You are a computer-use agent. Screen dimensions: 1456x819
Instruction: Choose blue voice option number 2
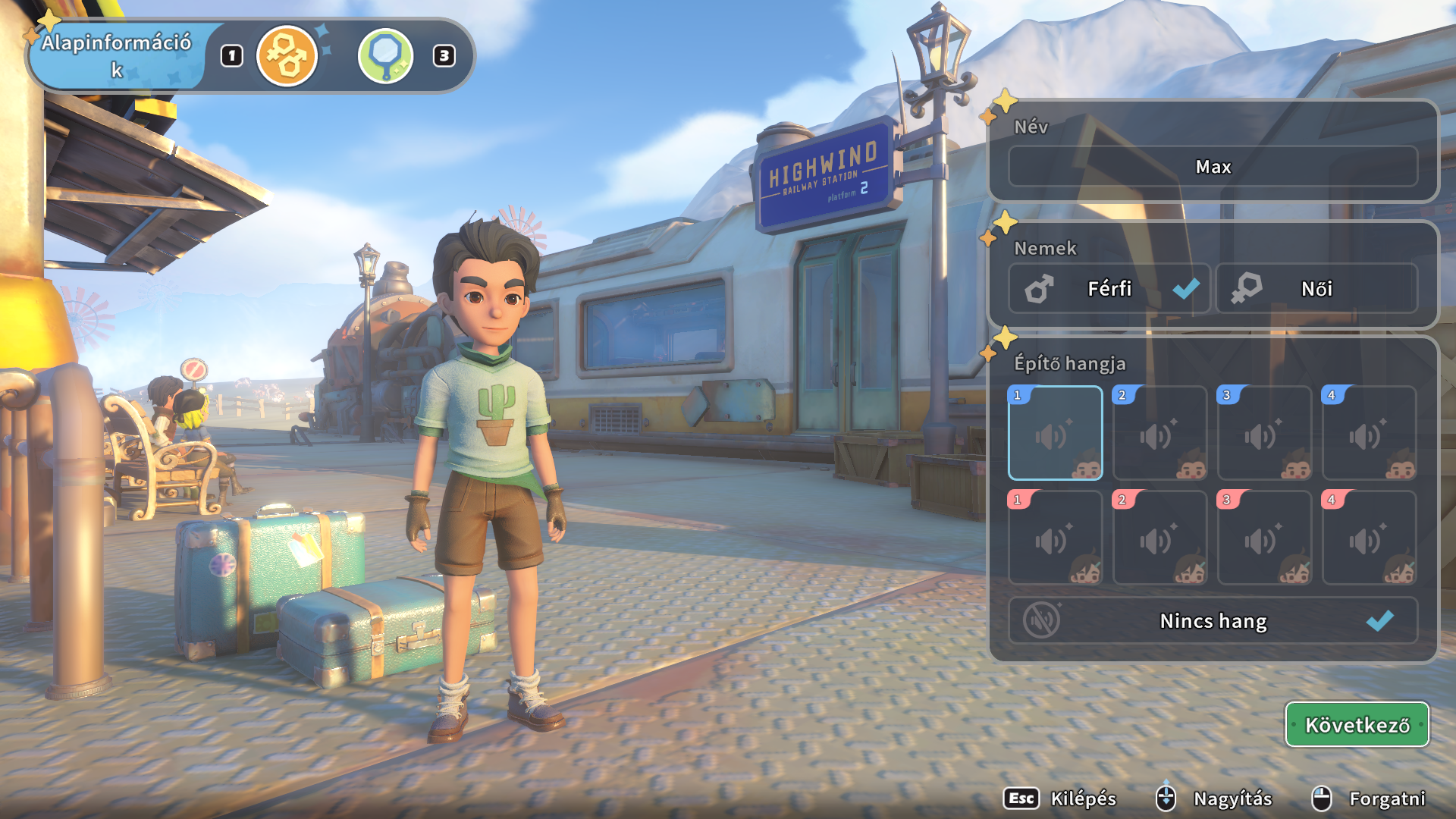1159,433
